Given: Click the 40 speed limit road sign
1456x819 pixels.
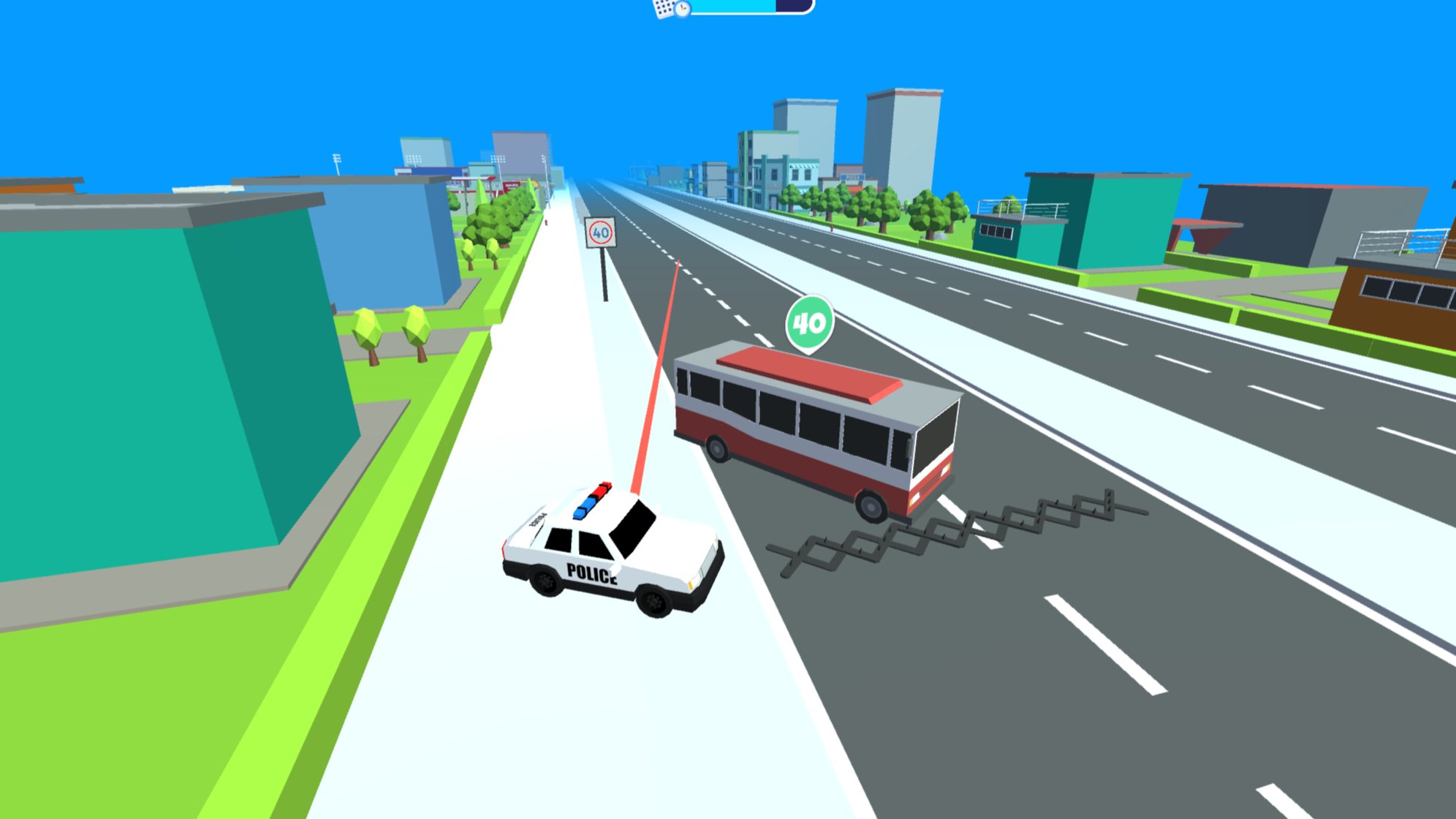Looking at the screenshot, I should [x=601, y=232].
